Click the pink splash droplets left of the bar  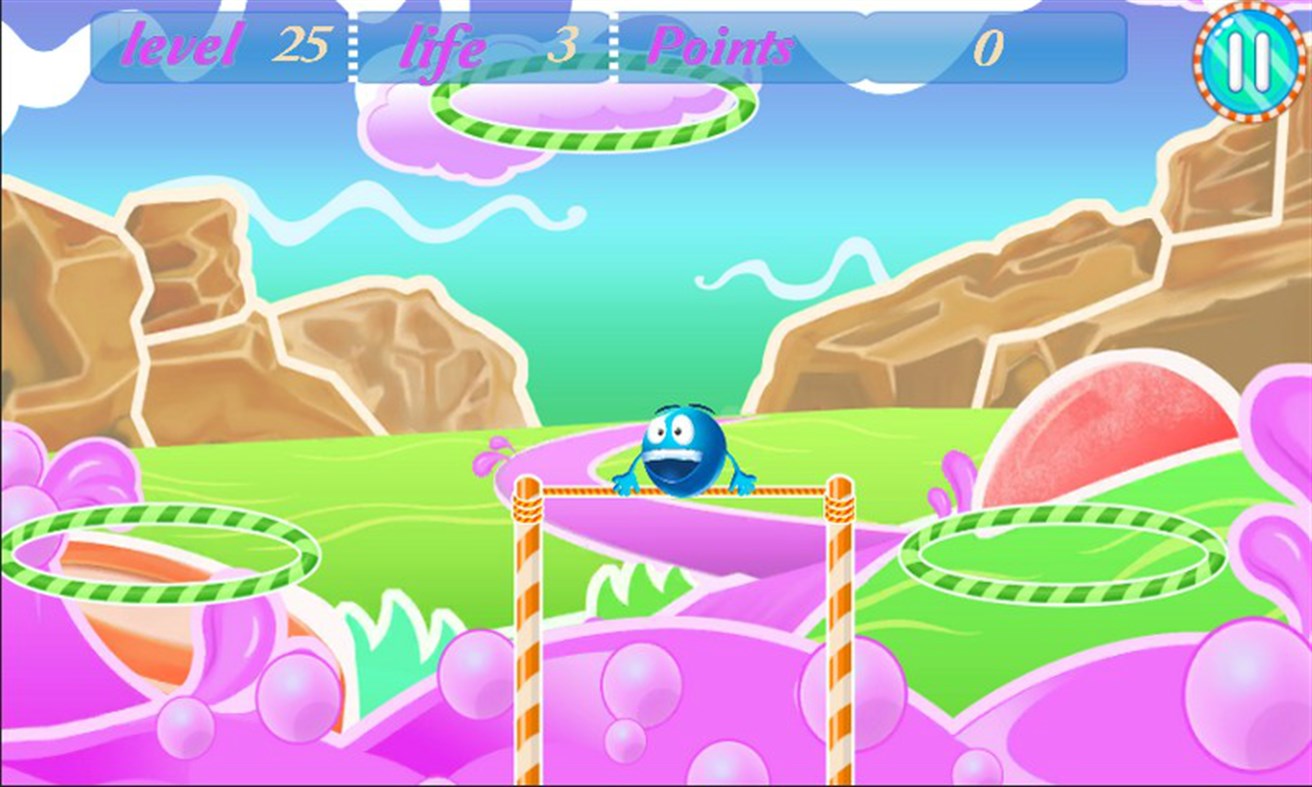click(x=490, y=455)
